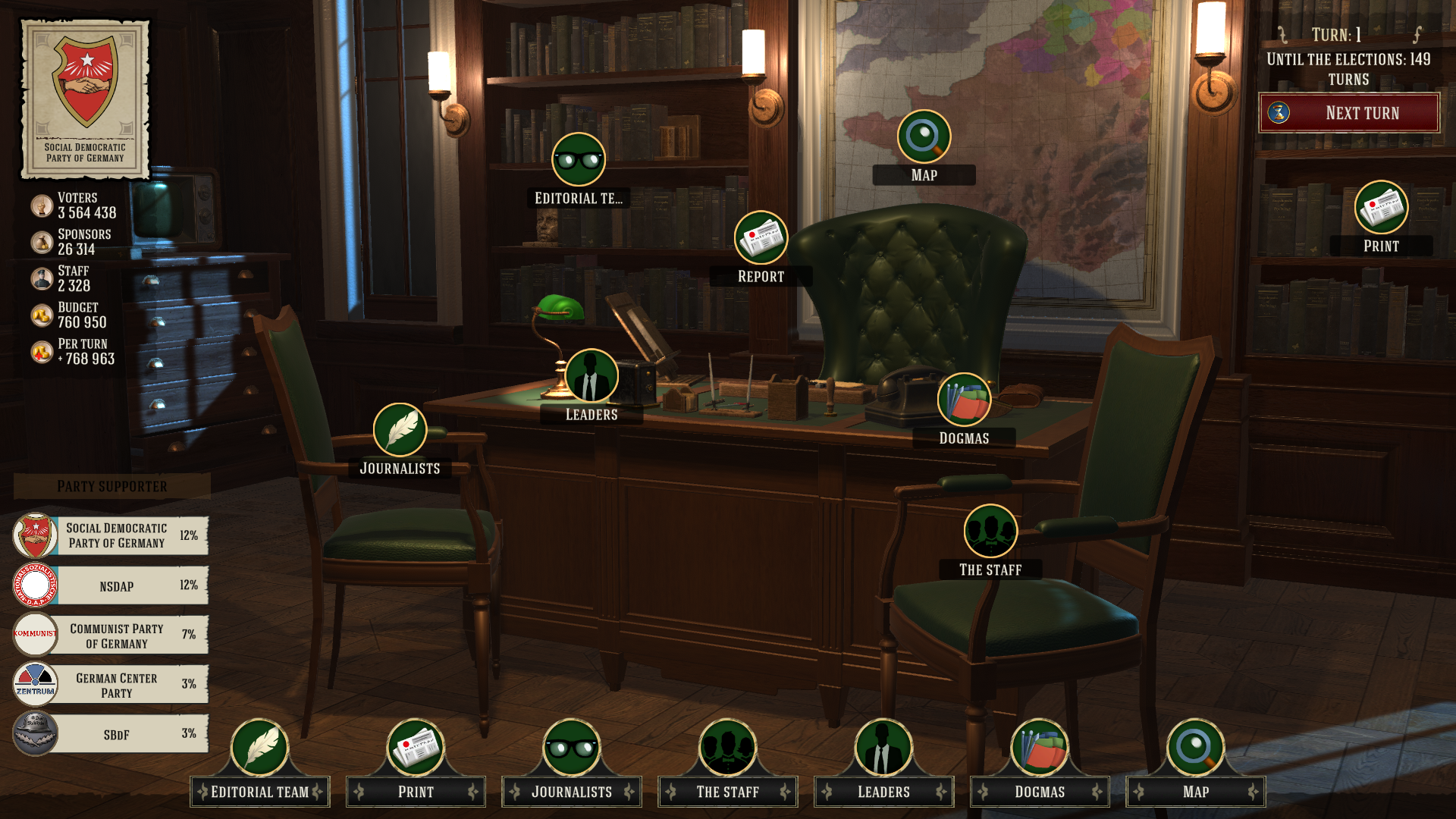This screenshot has height=819, width=1456.
Task: Open the Map magnifier icon on the wall map
Action: coord(924,137)
